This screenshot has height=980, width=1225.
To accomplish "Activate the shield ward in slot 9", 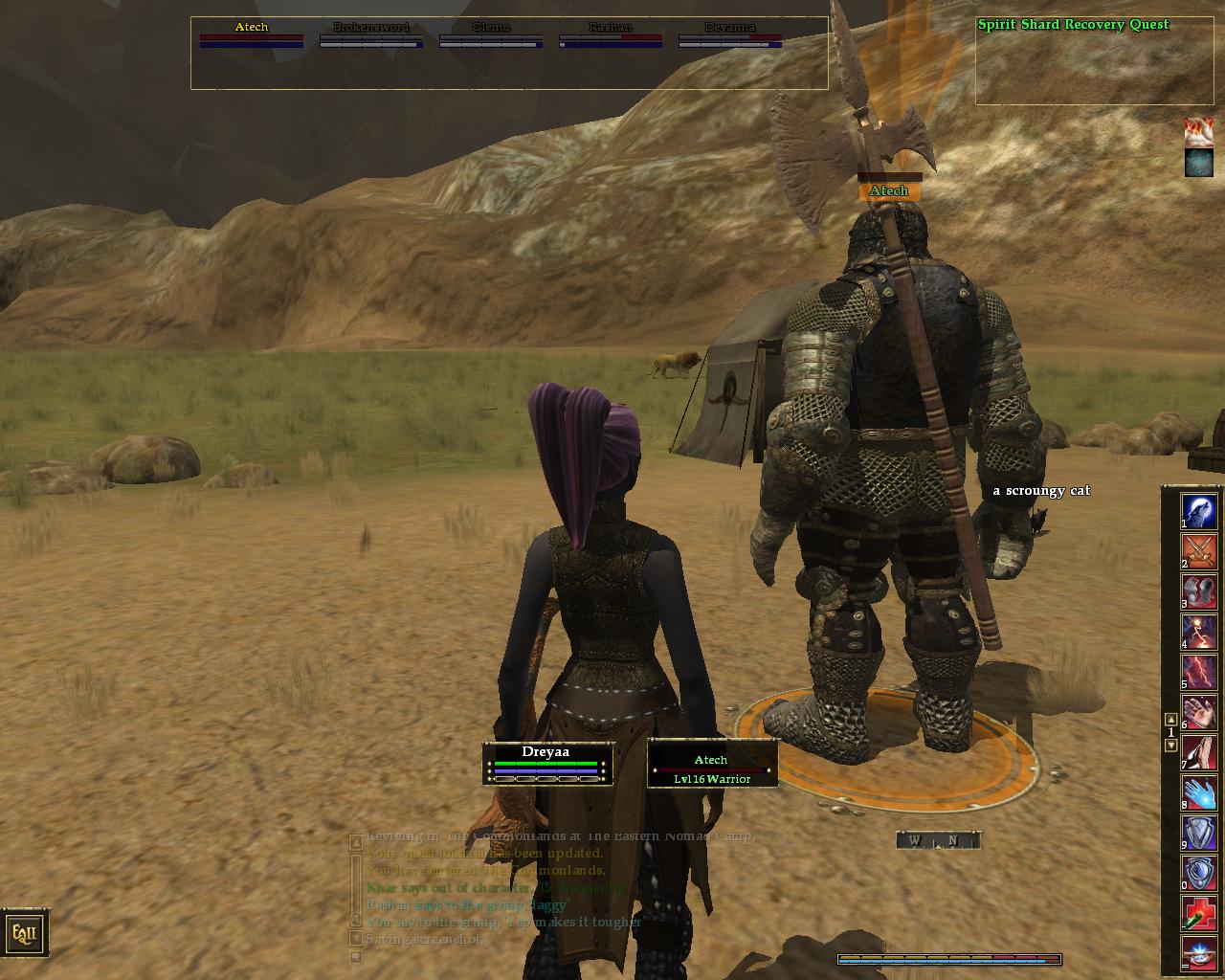I will (x=1198, y=833).
